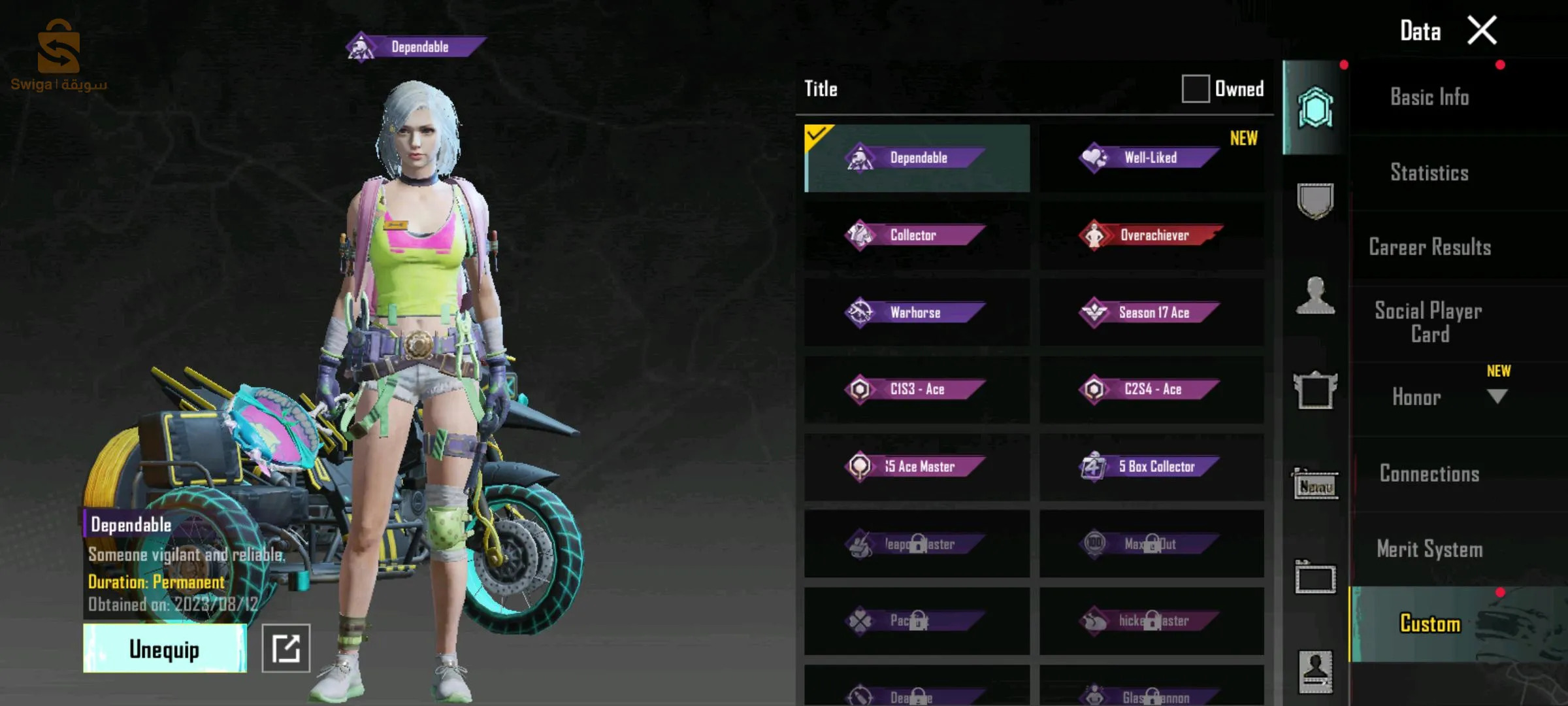Pick the 5 Box Collector title
This screenshot has width=1568, height=706.
coord(1151,467)
